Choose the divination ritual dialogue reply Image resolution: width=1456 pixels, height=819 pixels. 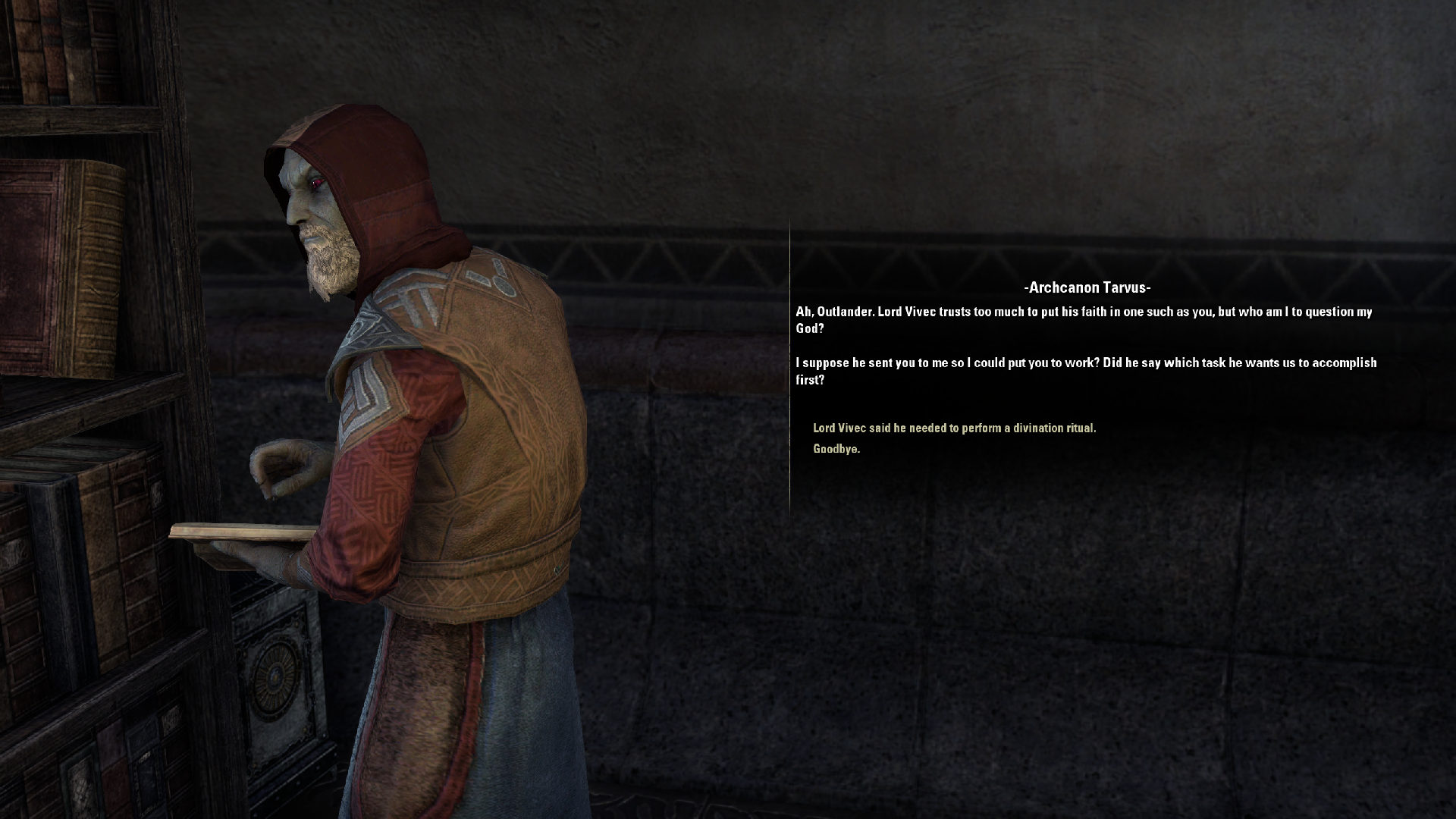point(954,428)
